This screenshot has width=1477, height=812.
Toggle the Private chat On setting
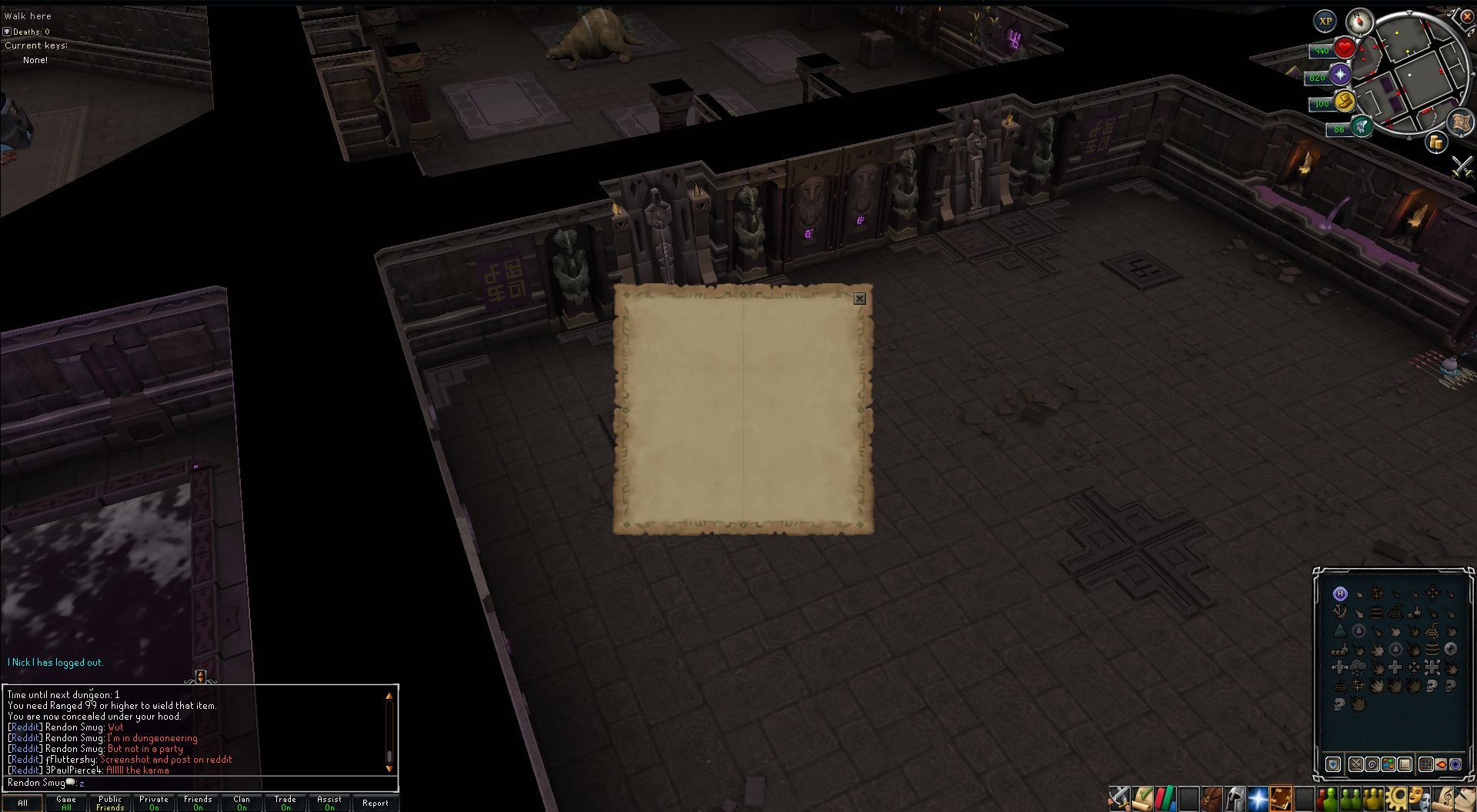point(153,804)
